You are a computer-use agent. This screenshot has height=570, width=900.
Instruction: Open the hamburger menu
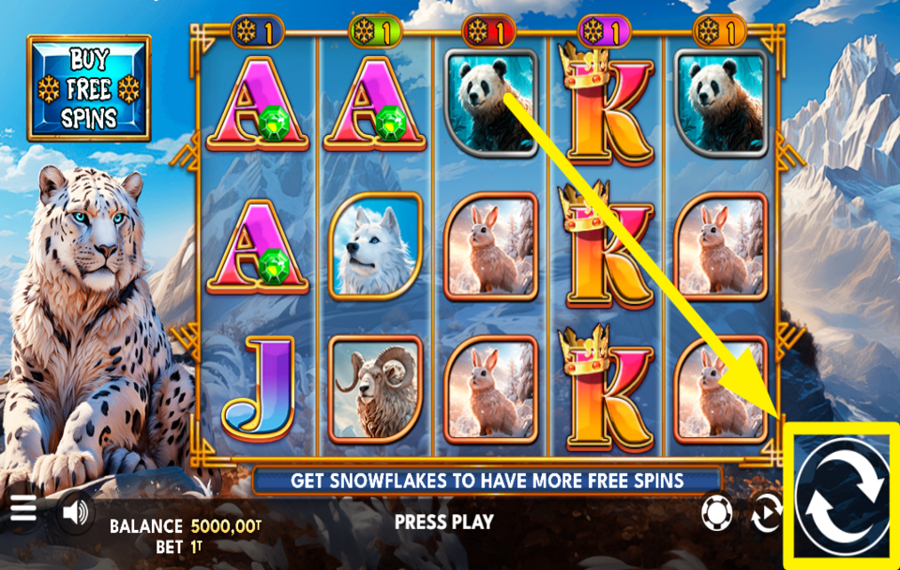click(x=23, y=511)
